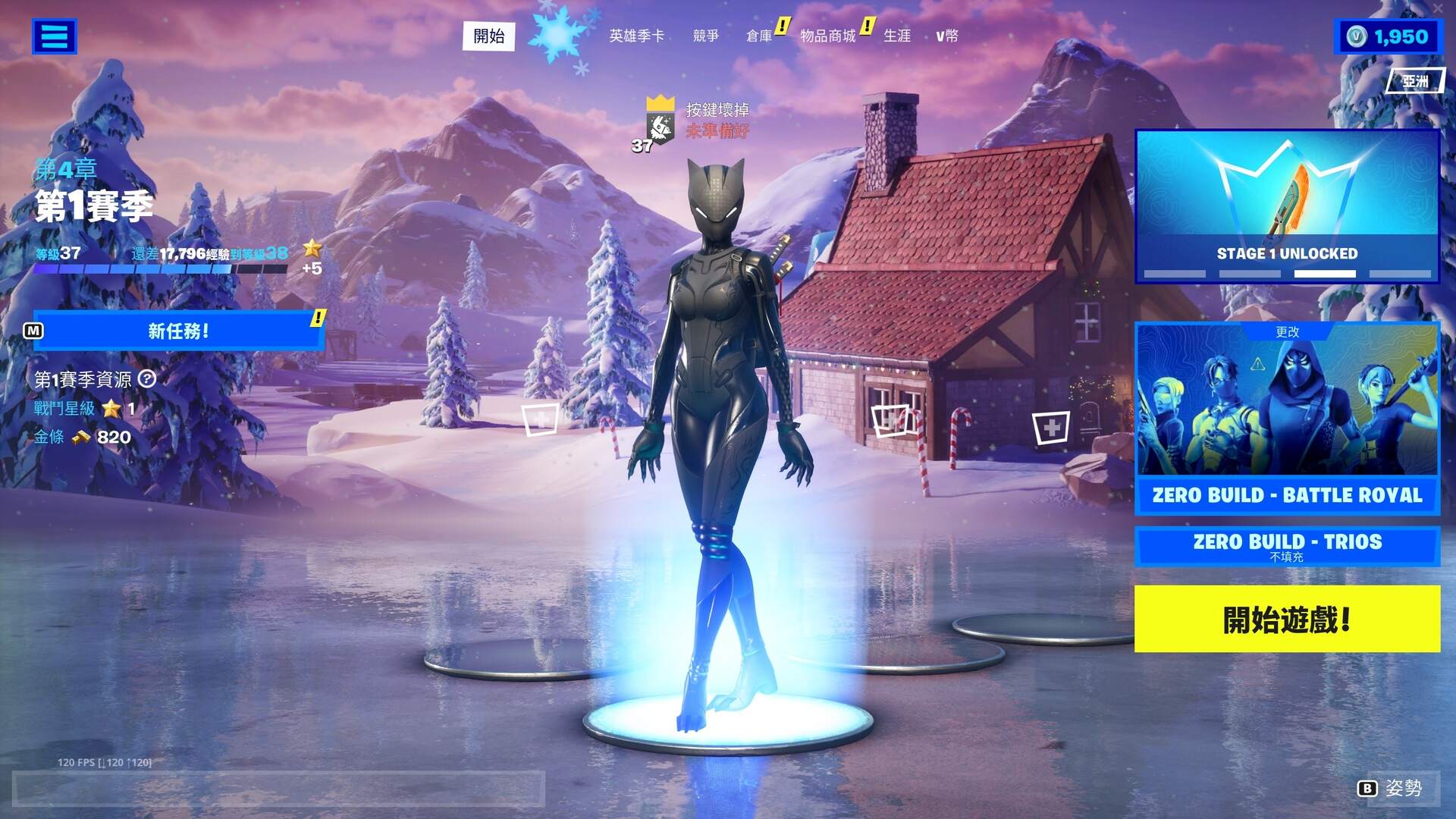This screenshot has width=1456, height=819.
Task: Open the hamburger menu in top left
Action: (x=54, y=36)
